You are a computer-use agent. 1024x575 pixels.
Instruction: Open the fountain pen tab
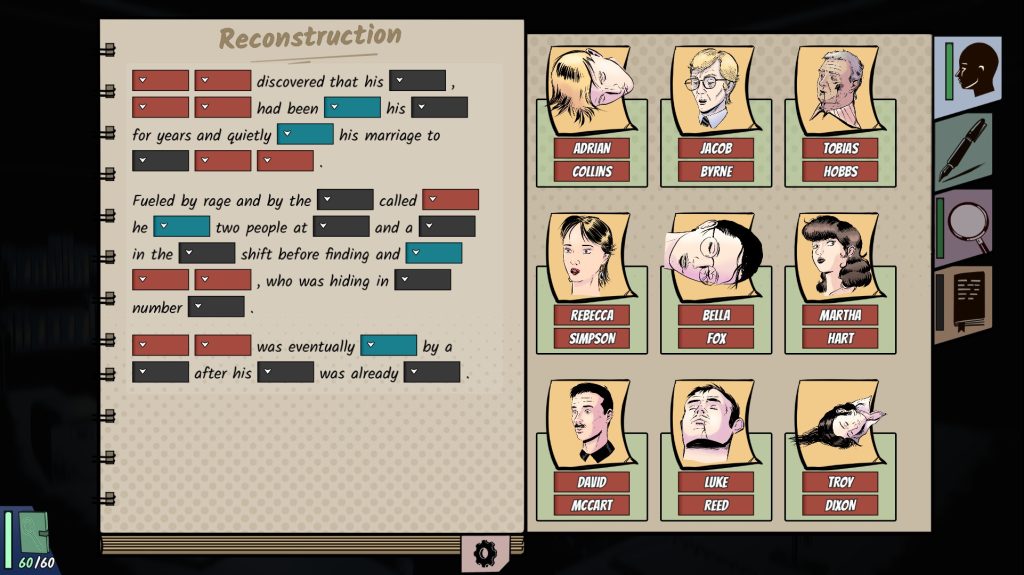pyautogui.click(x=964, y=150)
